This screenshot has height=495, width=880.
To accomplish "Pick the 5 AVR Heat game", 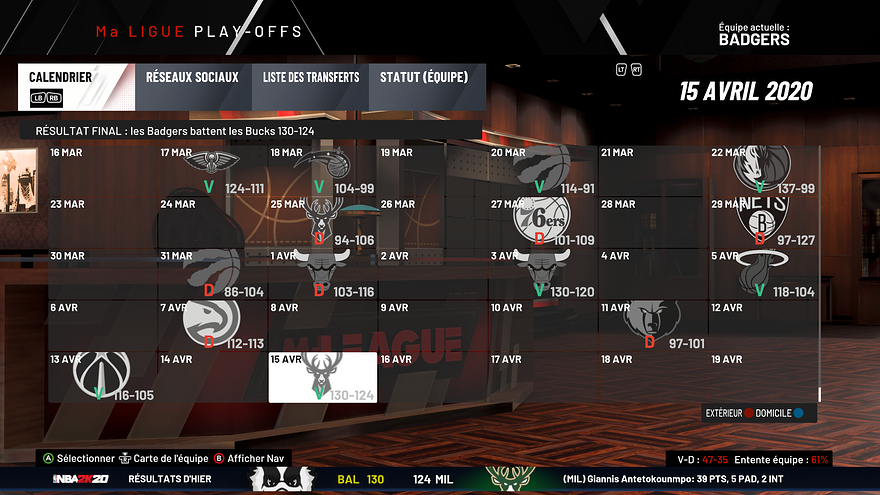I will pyautogui.click(x=762, y=274).
